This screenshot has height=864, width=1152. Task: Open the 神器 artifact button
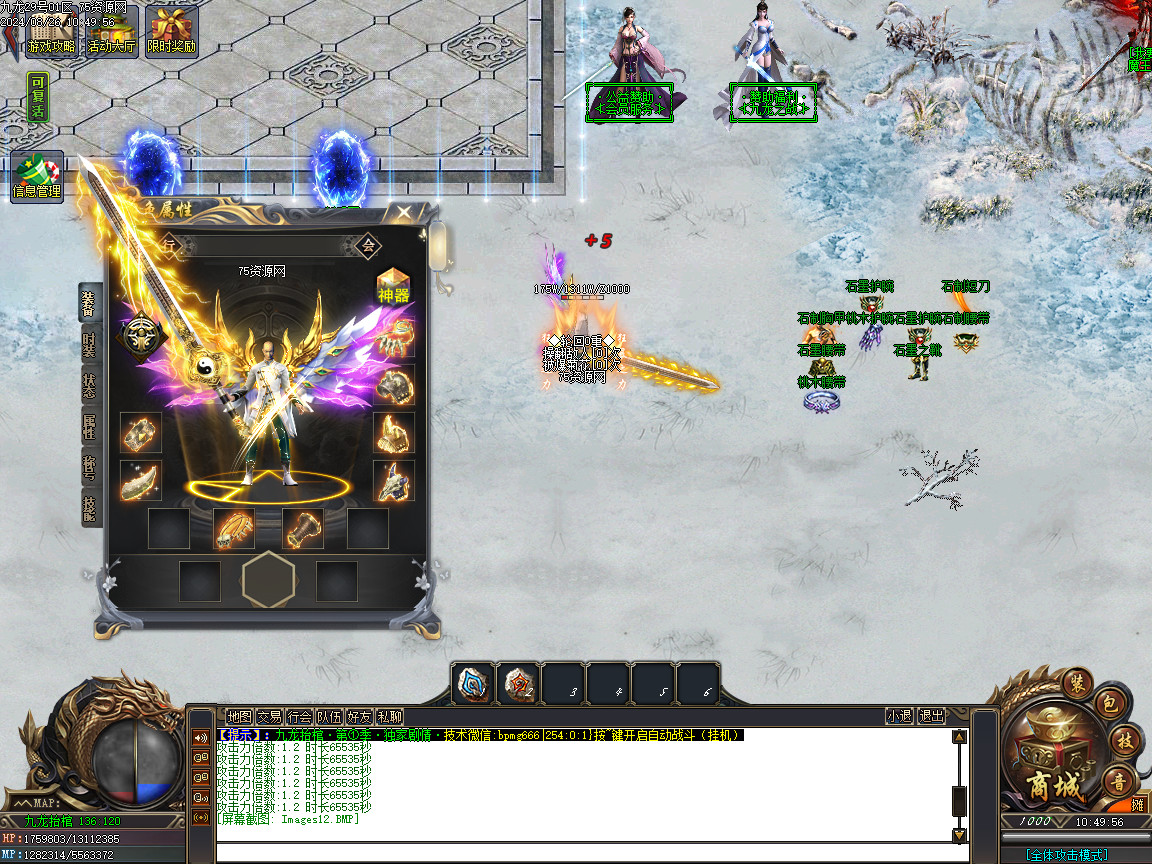394,287
